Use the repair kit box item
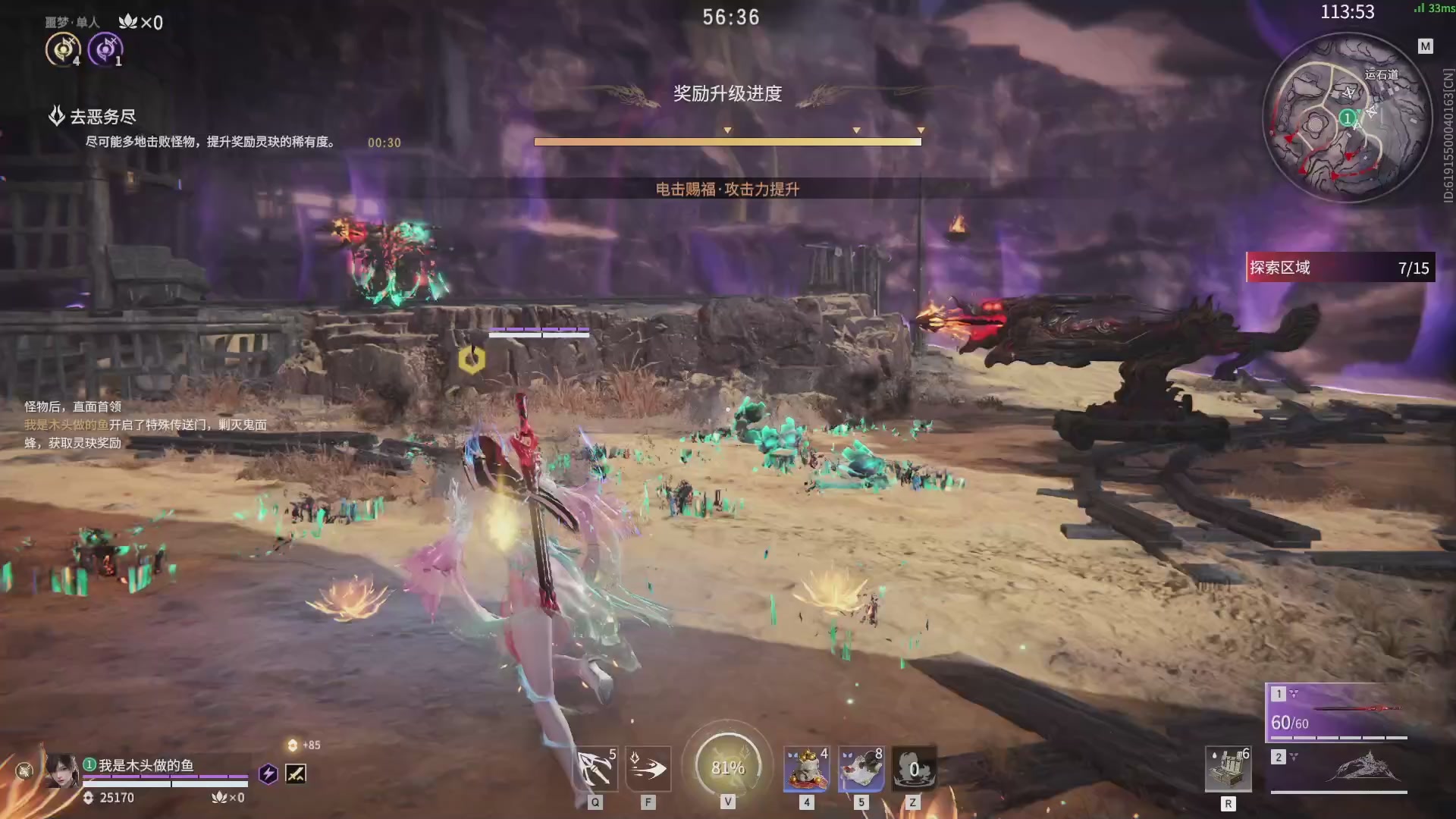Image resolution: width=1456 pixels, height=819 pixels. (1228, 769)
